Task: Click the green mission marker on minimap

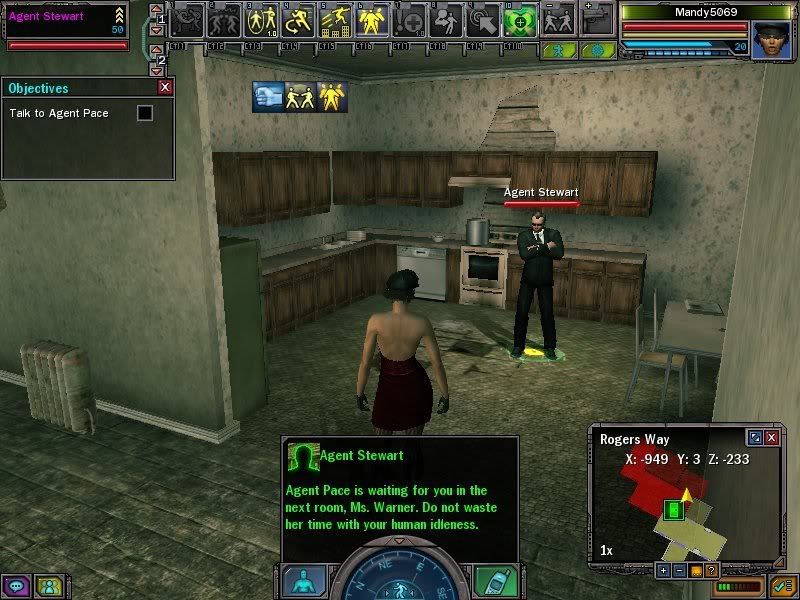Action: point(674,510)
